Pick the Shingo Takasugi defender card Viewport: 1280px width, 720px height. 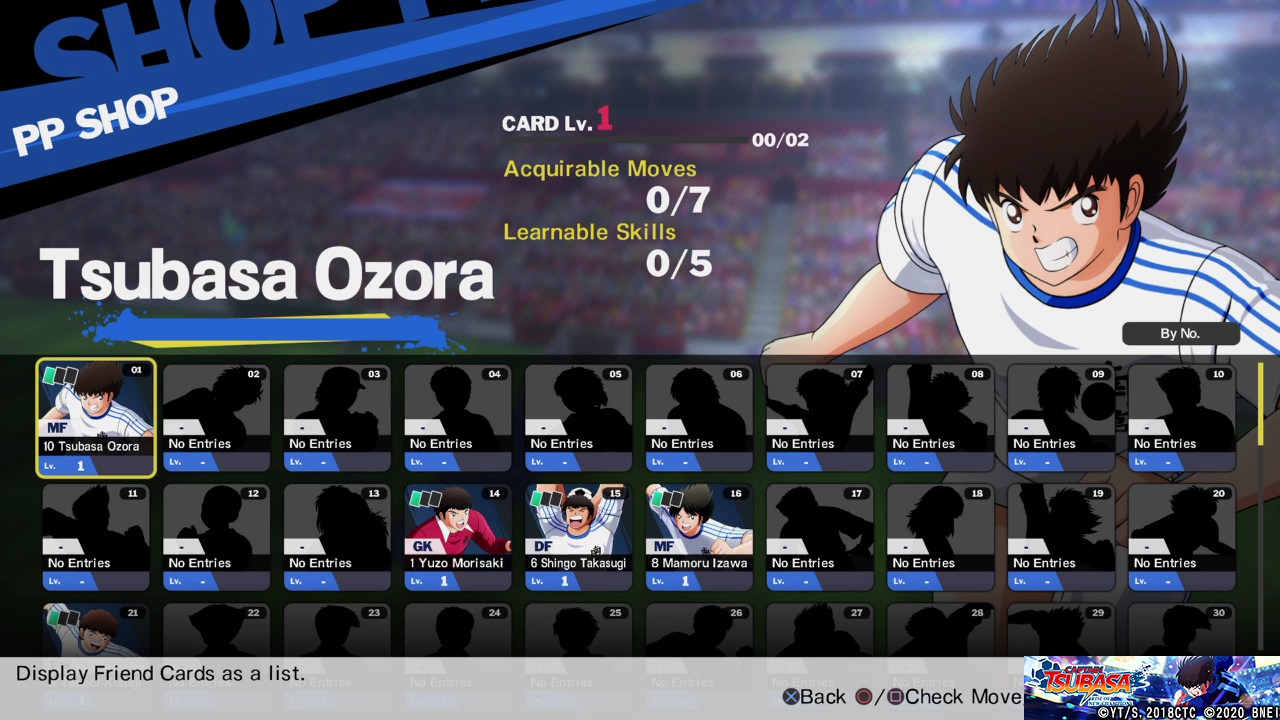578,537
